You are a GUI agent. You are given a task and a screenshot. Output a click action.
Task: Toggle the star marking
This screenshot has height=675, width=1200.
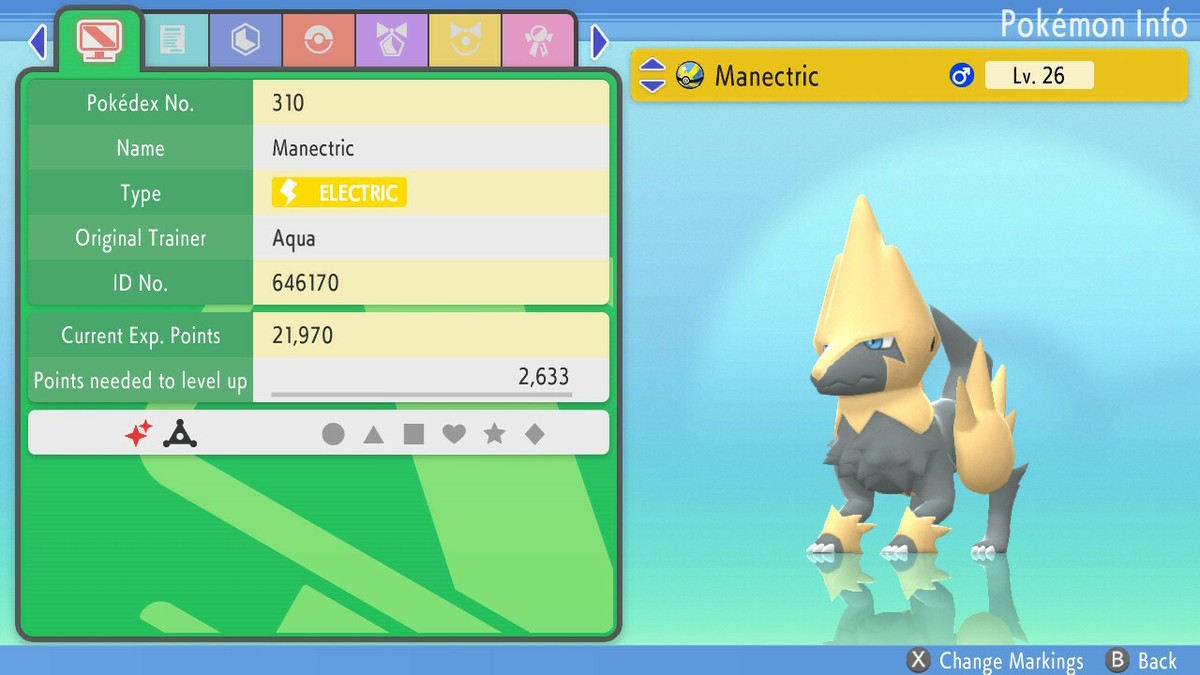pos(494,434)
